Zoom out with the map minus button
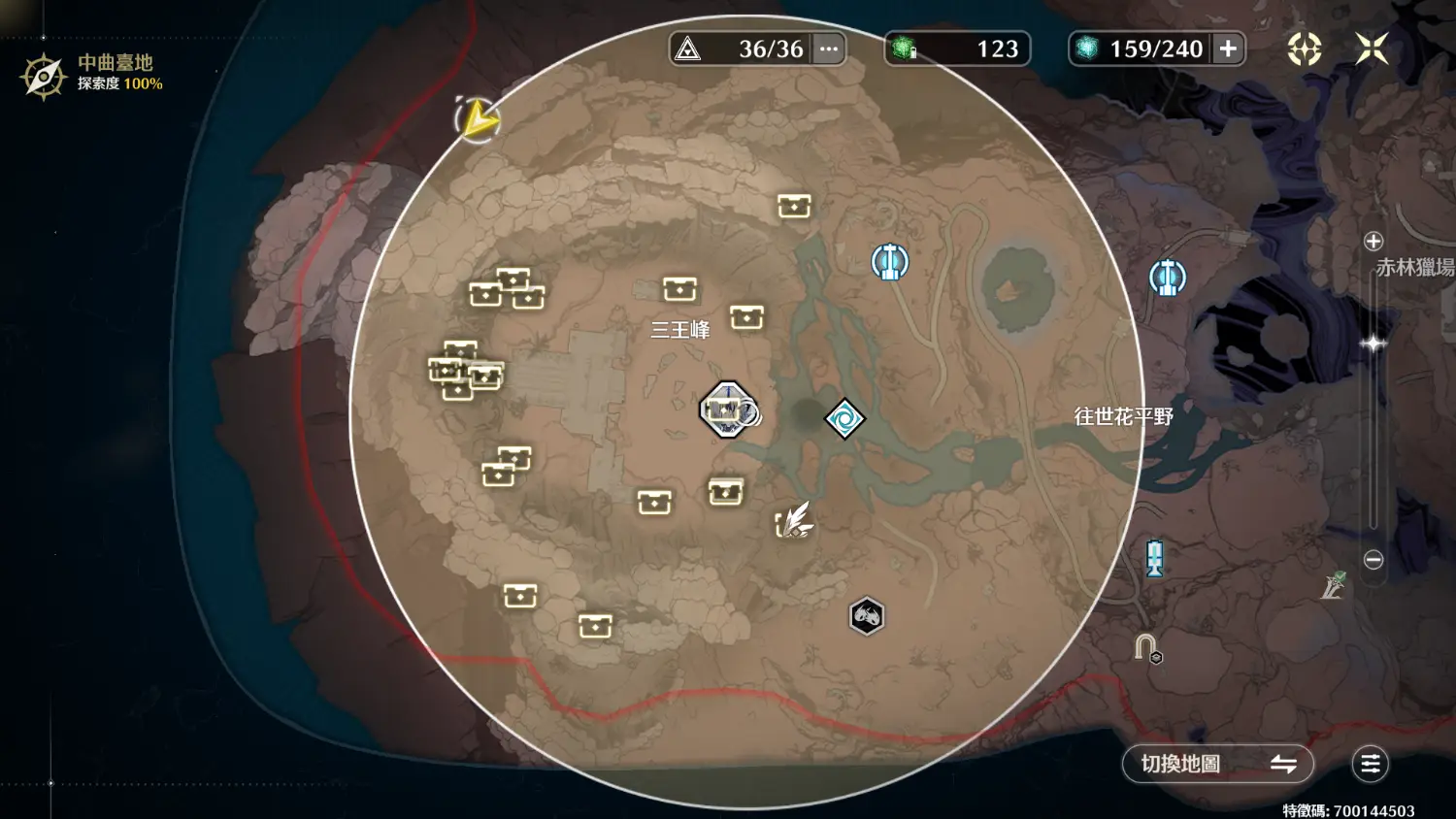 [x=1373, y=560]
